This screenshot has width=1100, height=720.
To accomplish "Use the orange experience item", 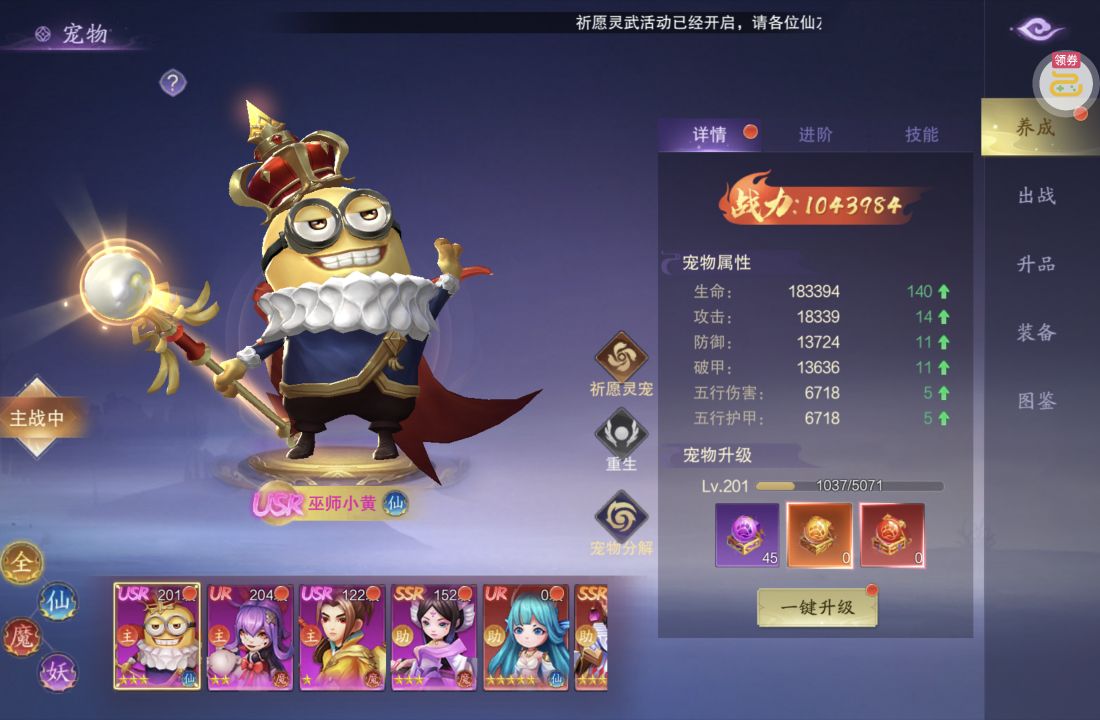I will click(x=820, y=534).
